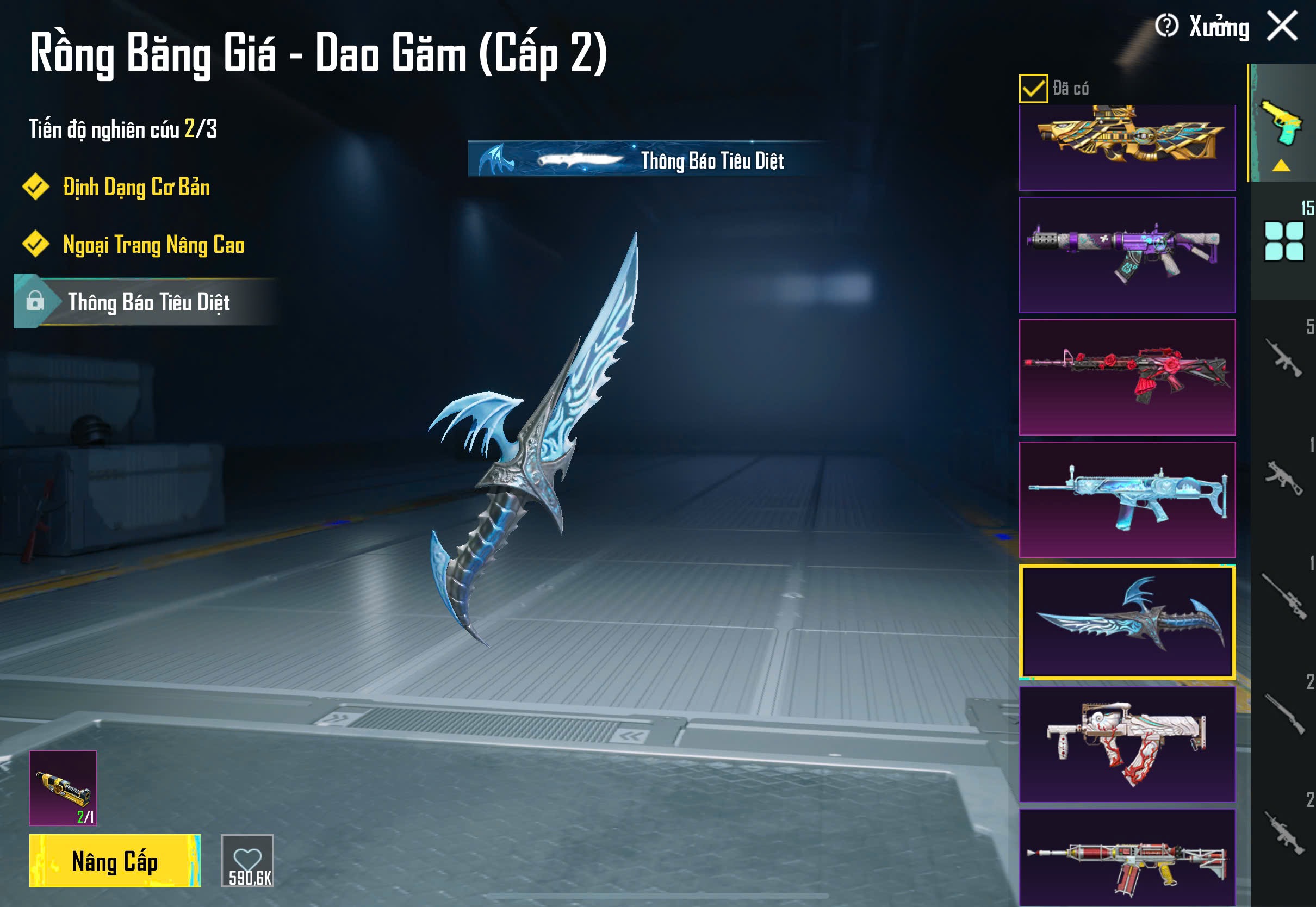Select the red rose rifle skin
The height and width of the screenshot is (907, 1316).
click(x=1127, y=377)
